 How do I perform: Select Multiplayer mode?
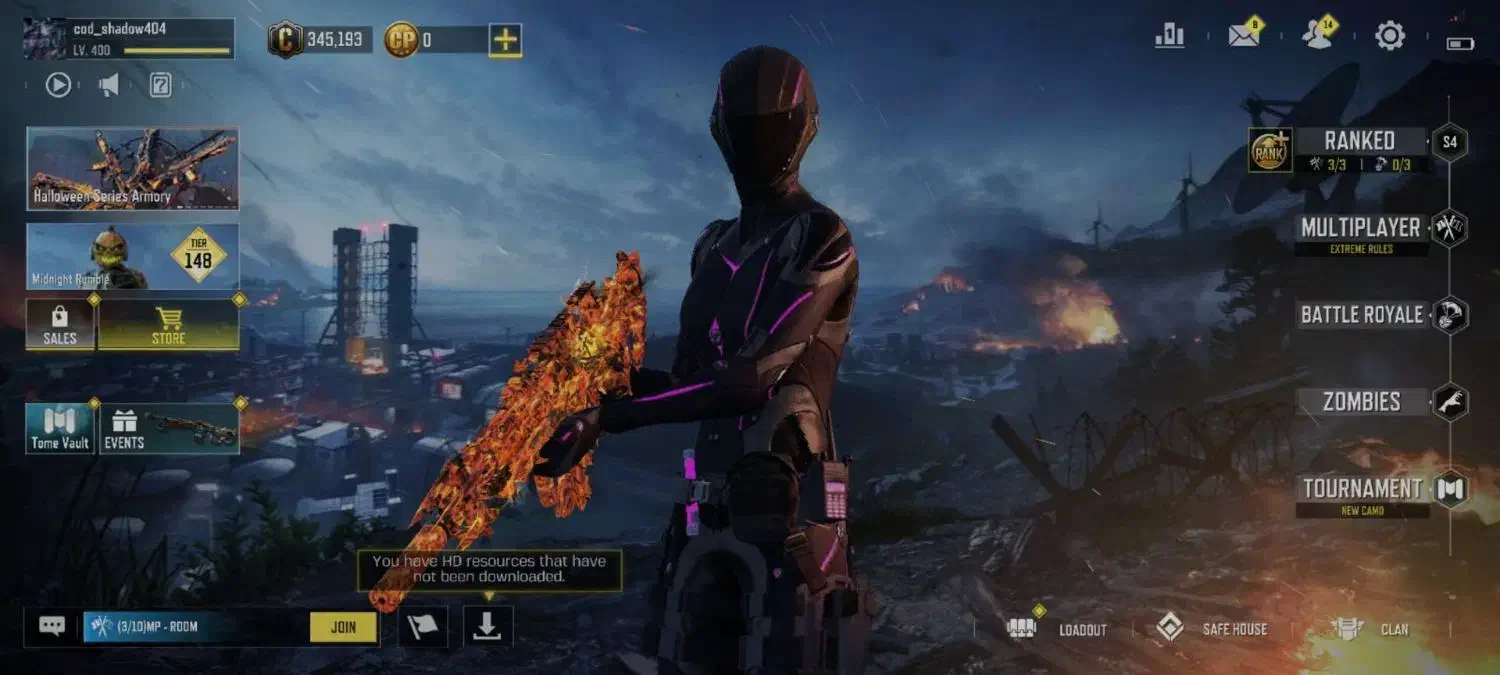click(x=1360, y=228)
